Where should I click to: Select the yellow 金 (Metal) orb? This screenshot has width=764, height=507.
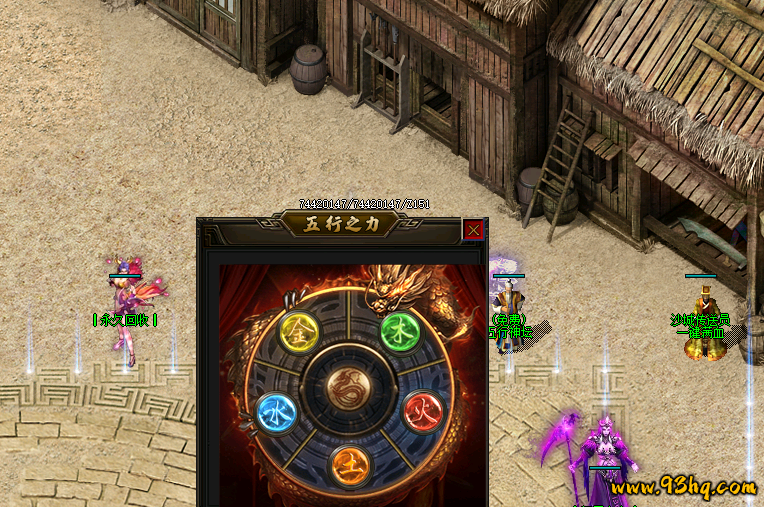tap(297, 330)
